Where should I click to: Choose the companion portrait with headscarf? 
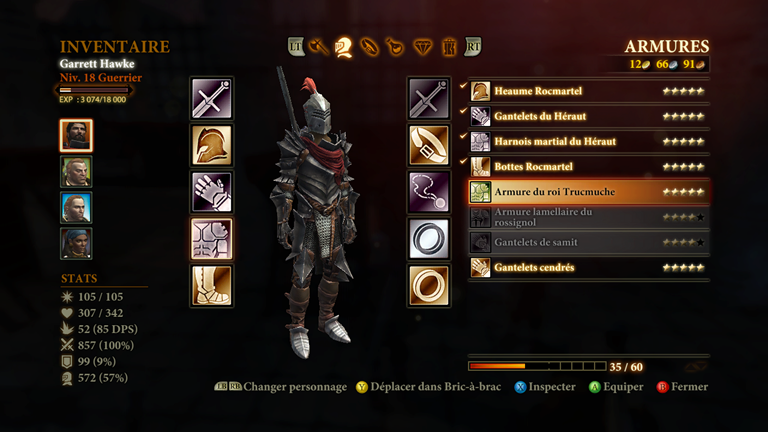pos(76,244)
